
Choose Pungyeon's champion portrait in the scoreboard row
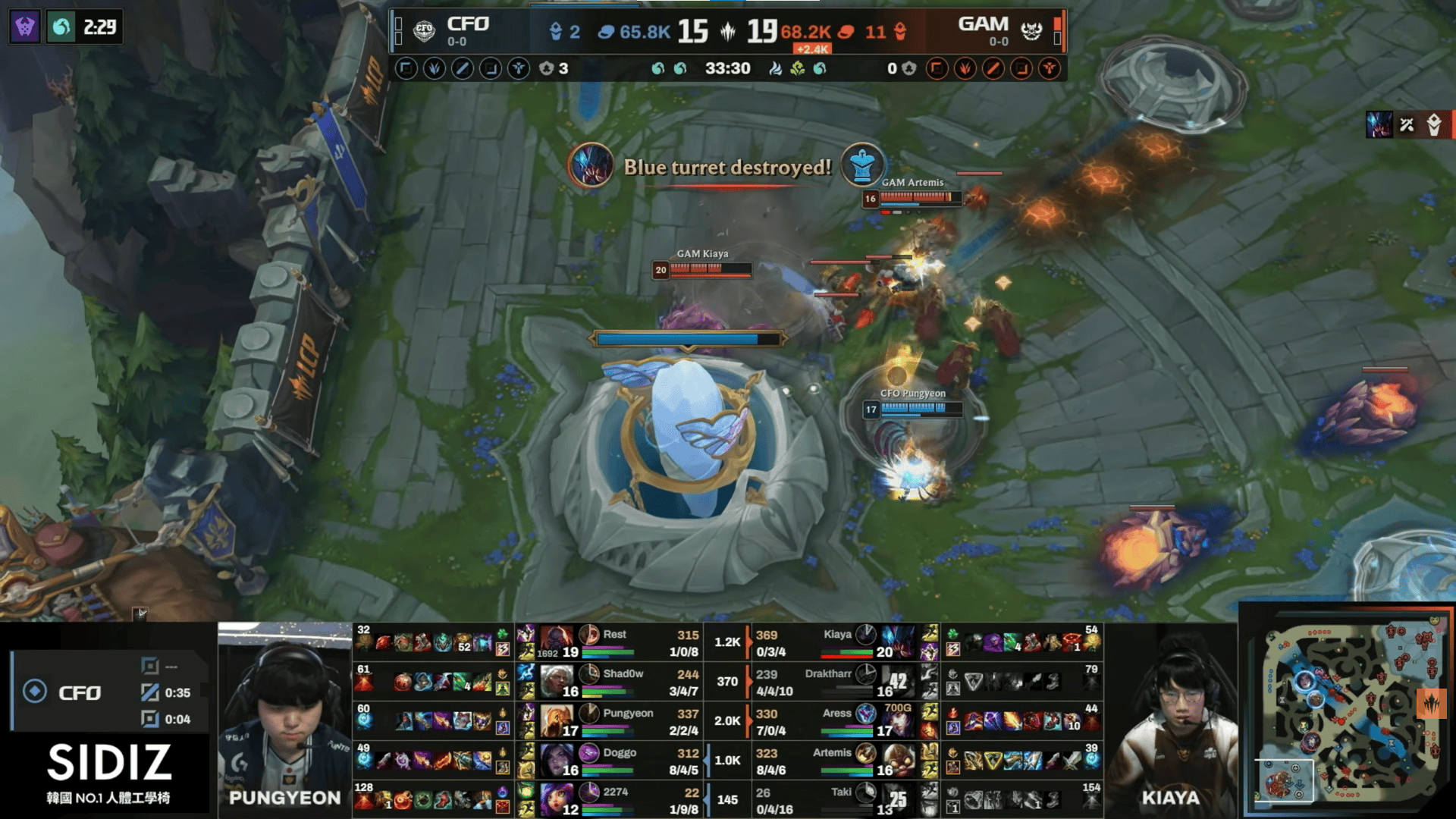(557, 720)
